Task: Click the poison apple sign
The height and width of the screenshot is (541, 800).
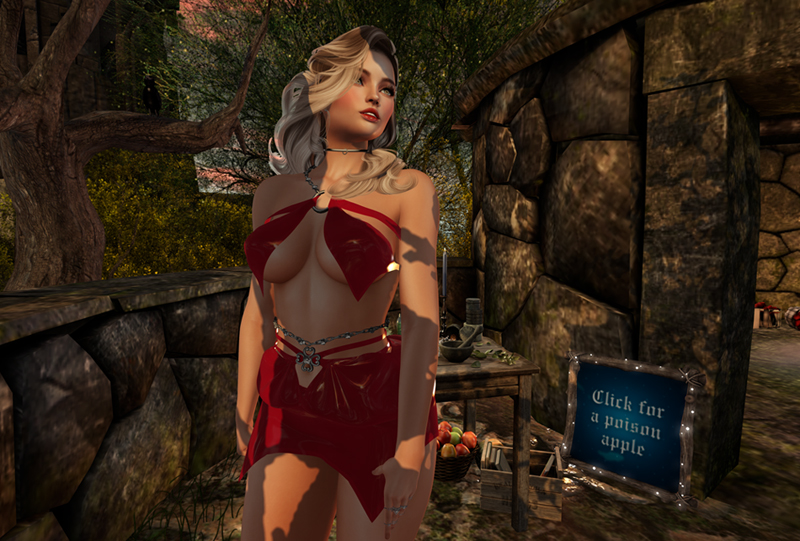Action: click(628, 422)
